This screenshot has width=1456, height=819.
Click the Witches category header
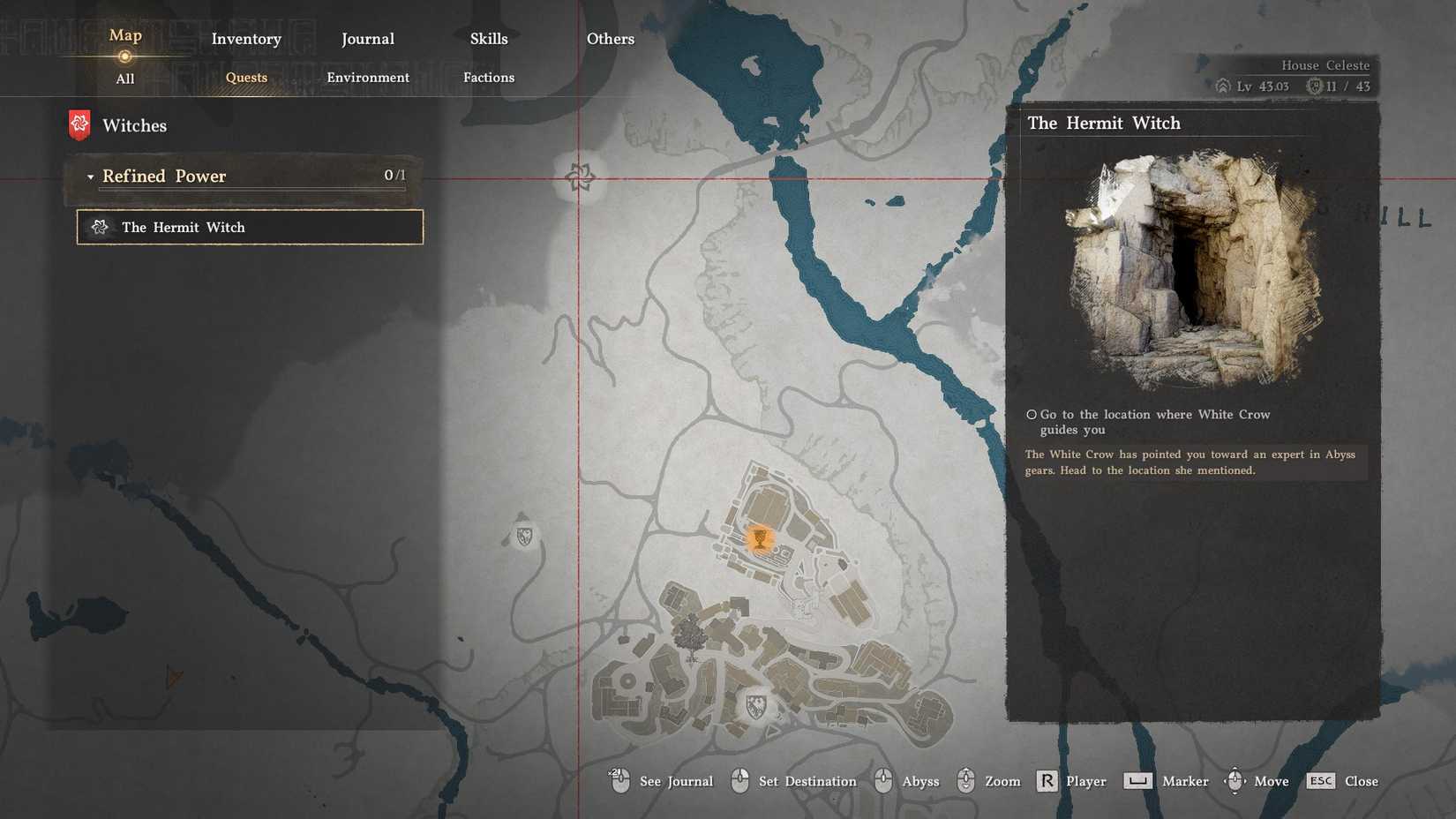coord(134,125)
